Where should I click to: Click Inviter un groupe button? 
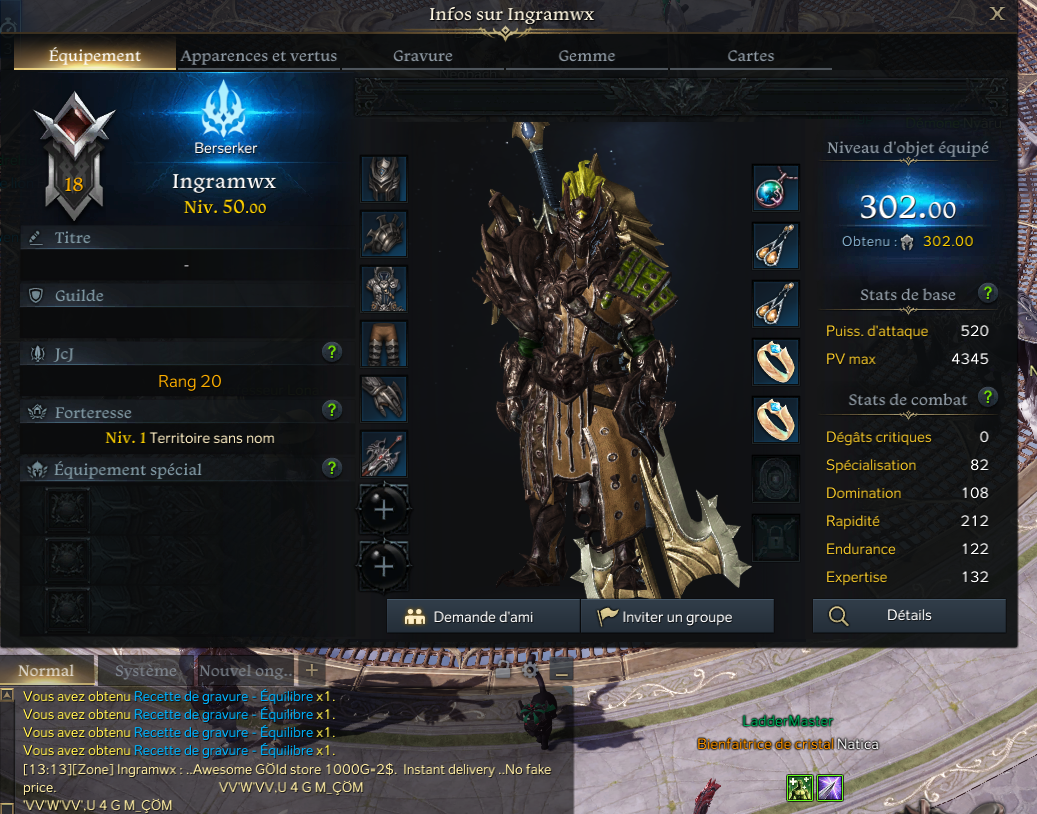tap(677, 617)
